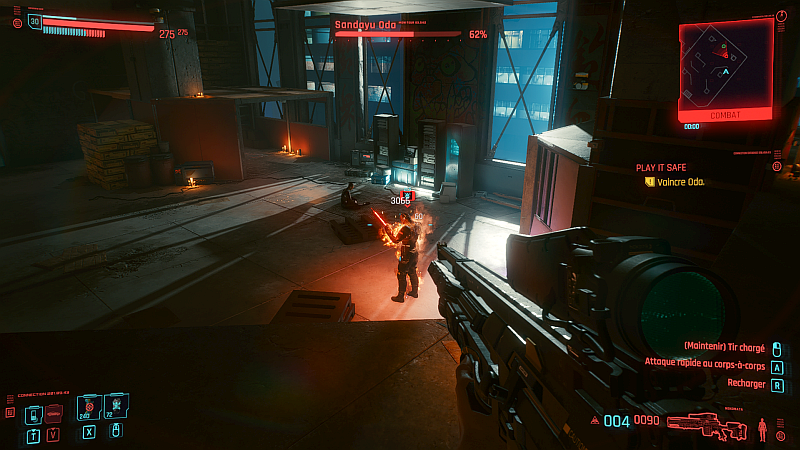Screen dimensions: 800x450
Task: Click the equipped sniper rifle icon
Action: click(x=707, y=423)
